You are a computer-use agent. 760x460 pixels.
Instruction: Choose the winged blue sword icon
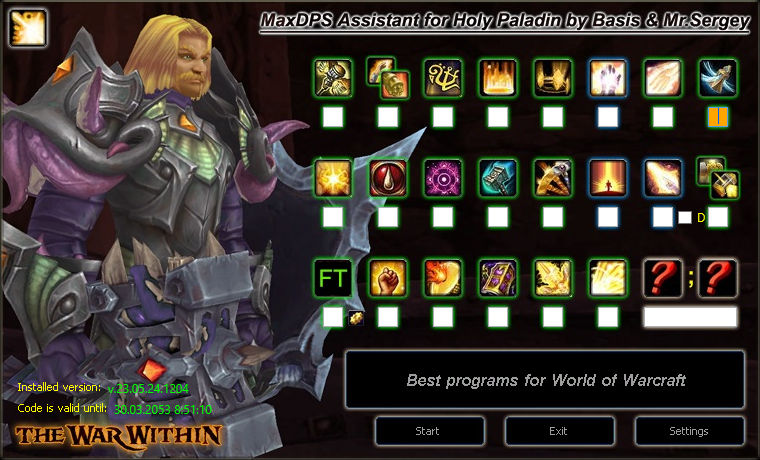point(718,78)
